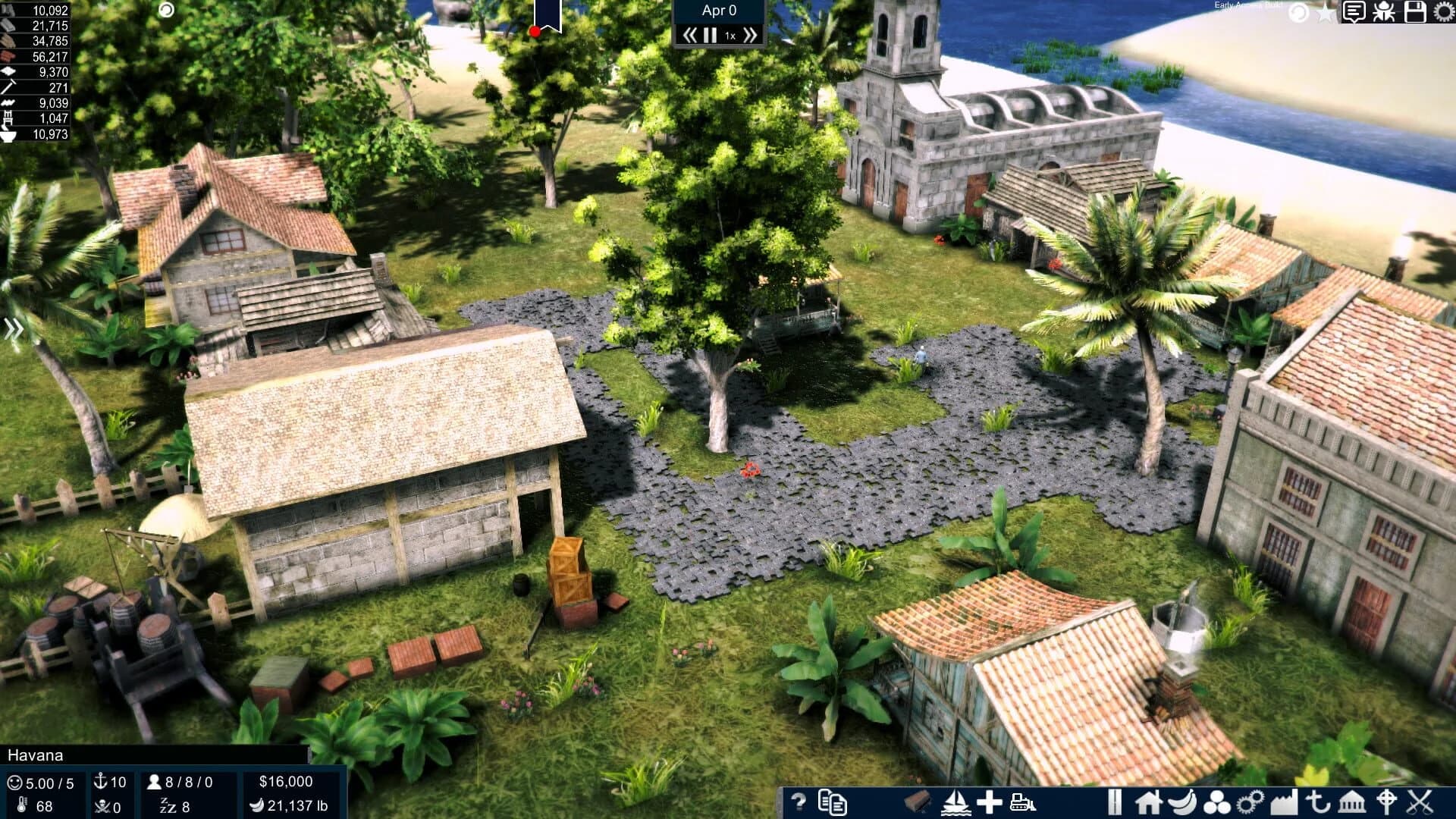This screenshot has height=819, width=1456.
Task: Click the shipyard sailboat icon
Action: click(957, 804)
